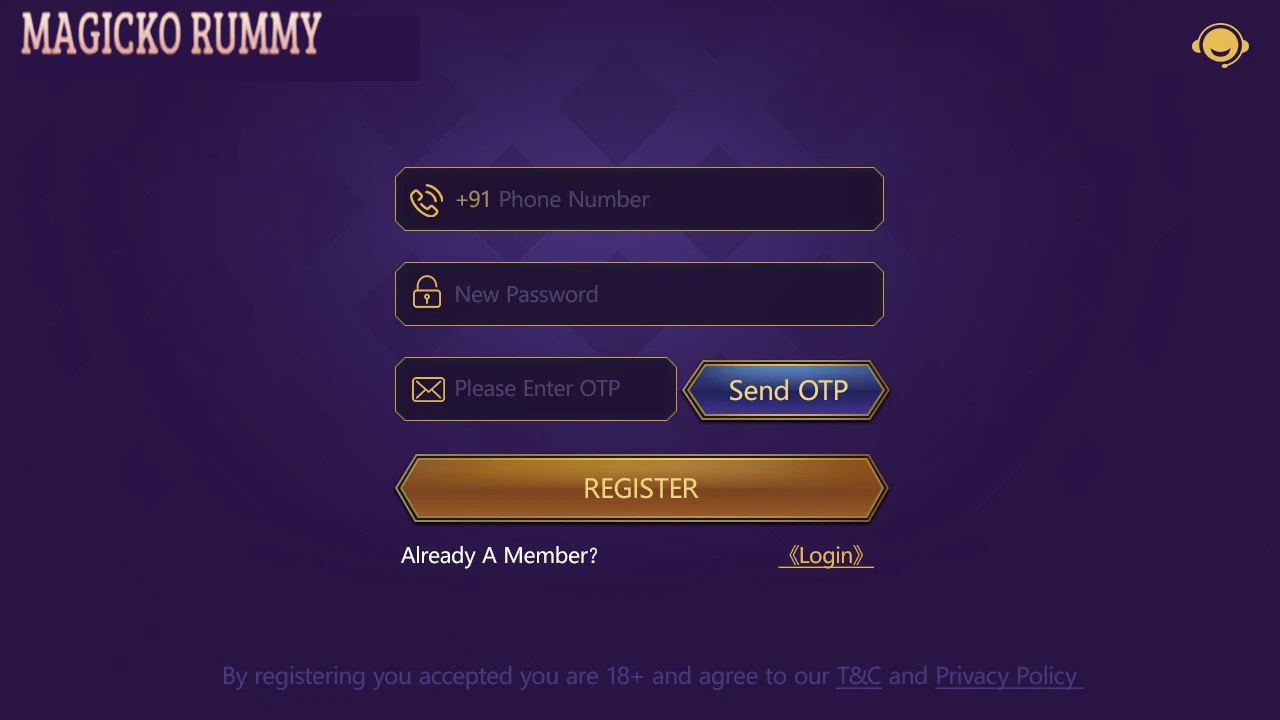1280x720 pixels.
Task: Click the envelope icon in the OTP field
Action: click(x=427, y=389)
